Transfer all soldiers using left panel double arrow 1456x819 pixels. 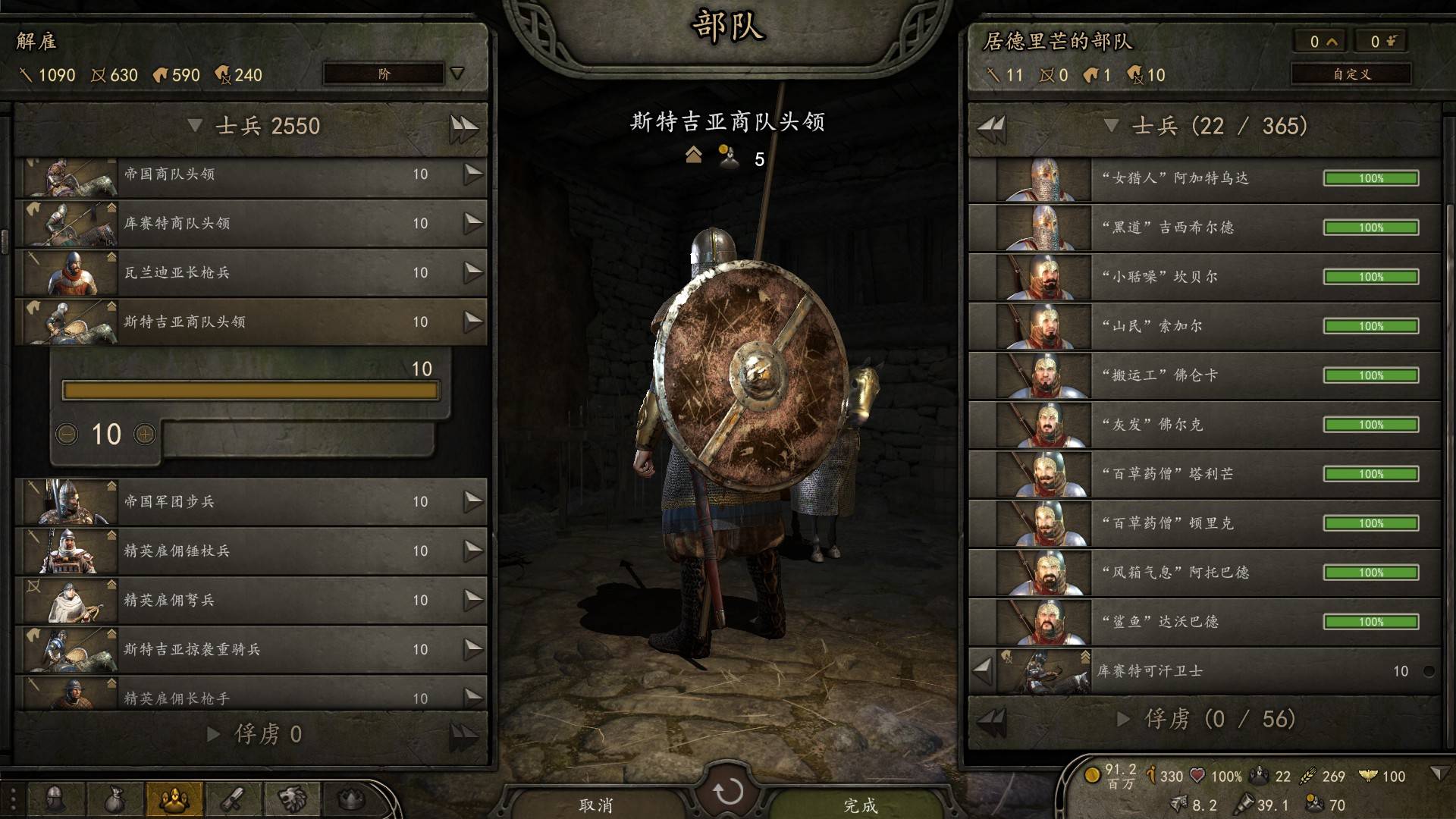[463, 127]
